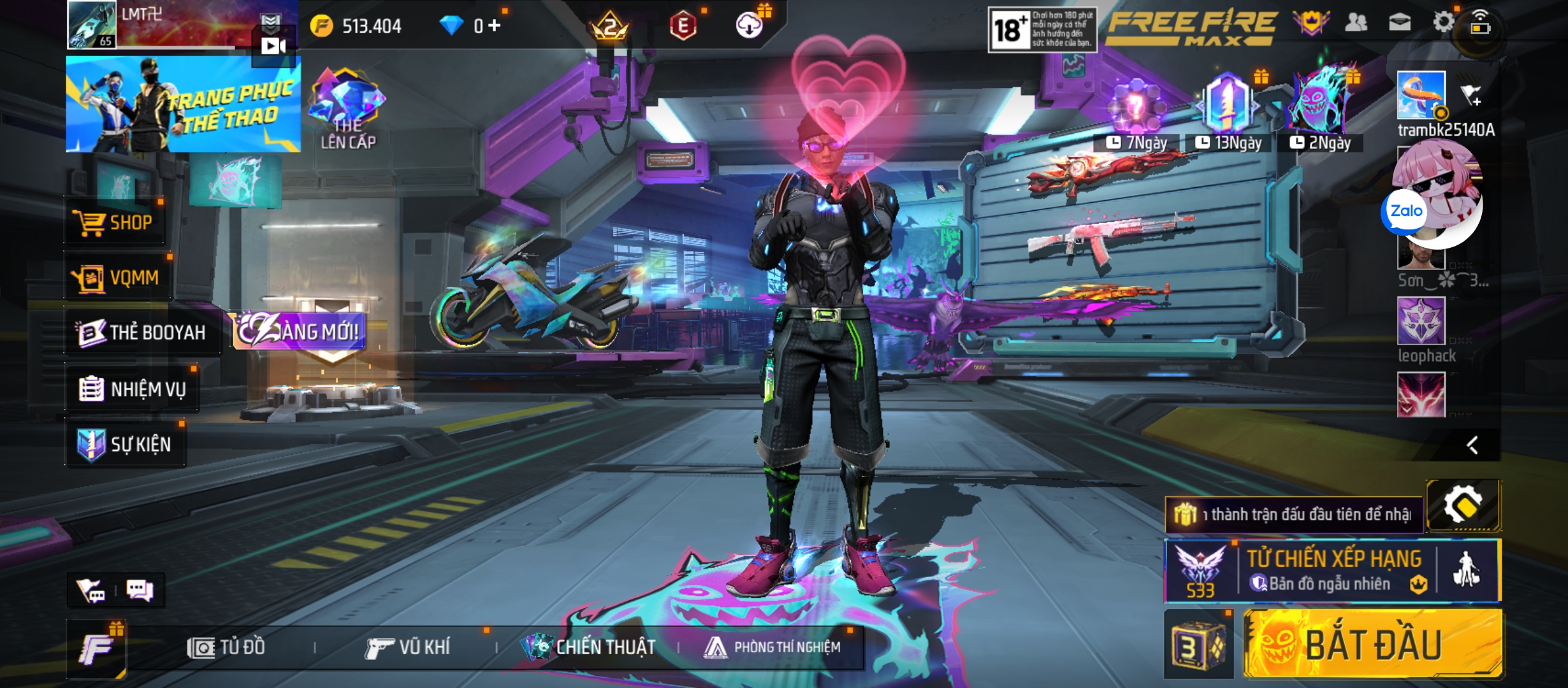
Task: Open the SHOP menu
Action: pyautogui.click(x=115, y=222)
